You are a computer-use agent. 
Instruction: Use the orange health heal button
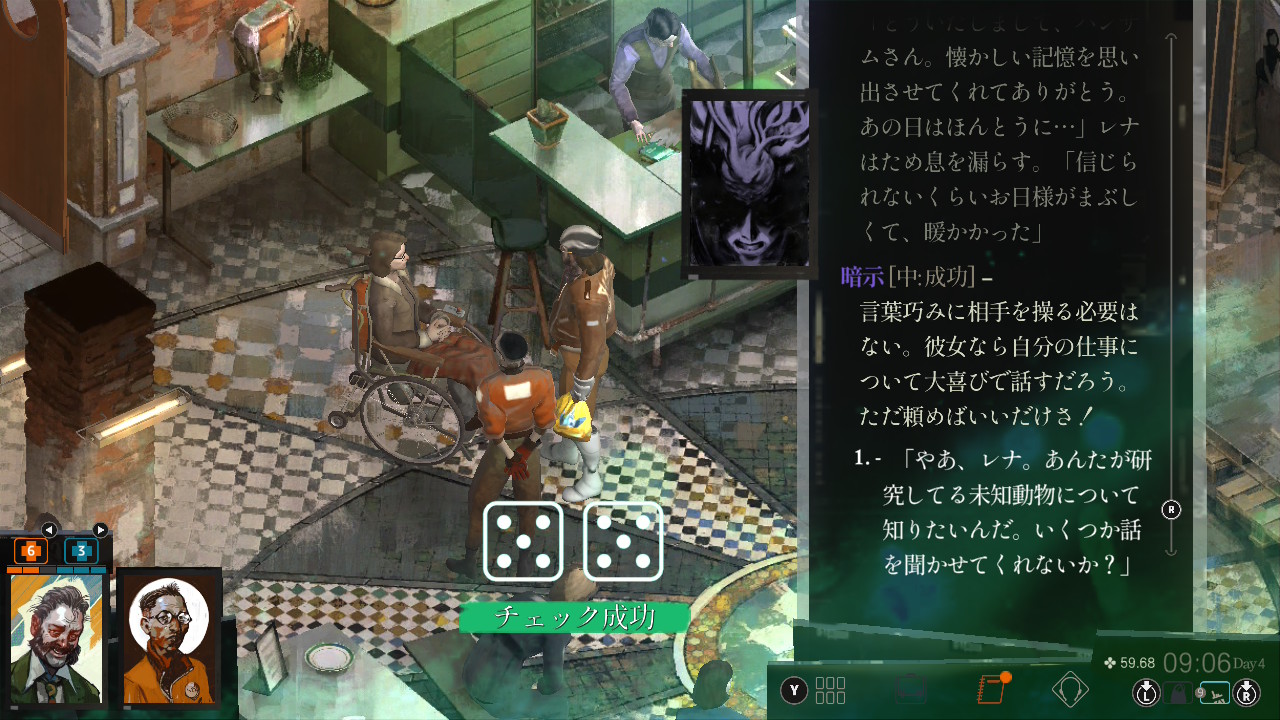click(x=30, y=550)
